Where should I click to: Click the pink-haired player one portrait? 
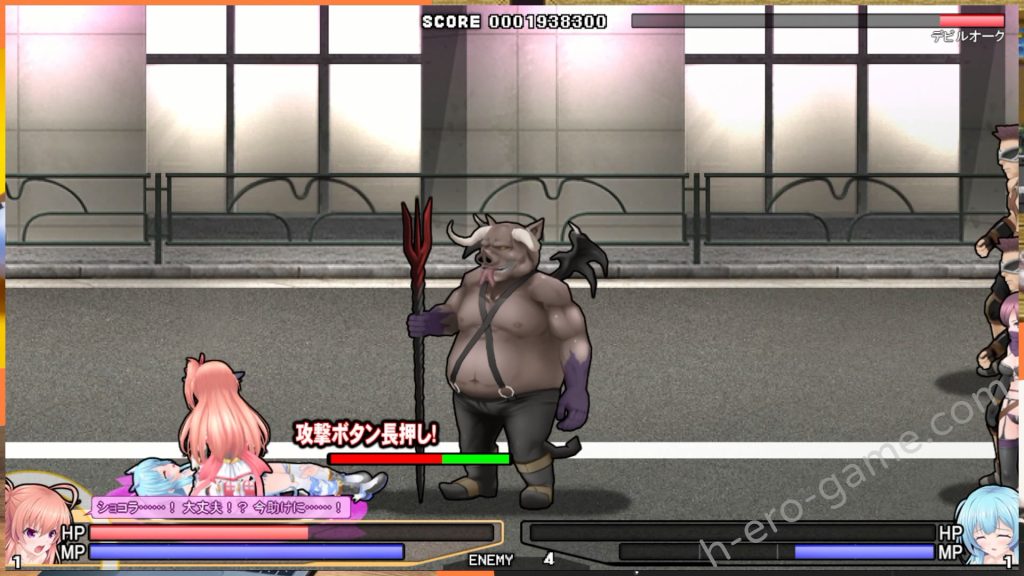pyautogui.click(x=36, y=523)
